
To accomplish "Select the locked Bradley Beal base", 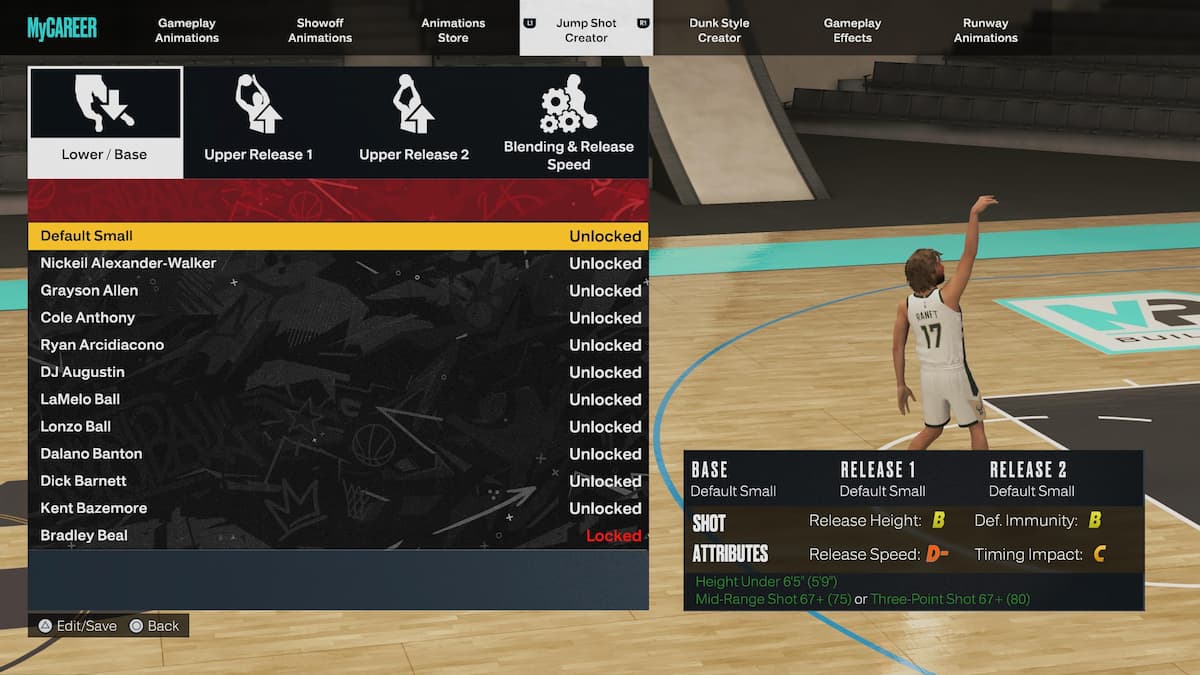I will 338,535.
